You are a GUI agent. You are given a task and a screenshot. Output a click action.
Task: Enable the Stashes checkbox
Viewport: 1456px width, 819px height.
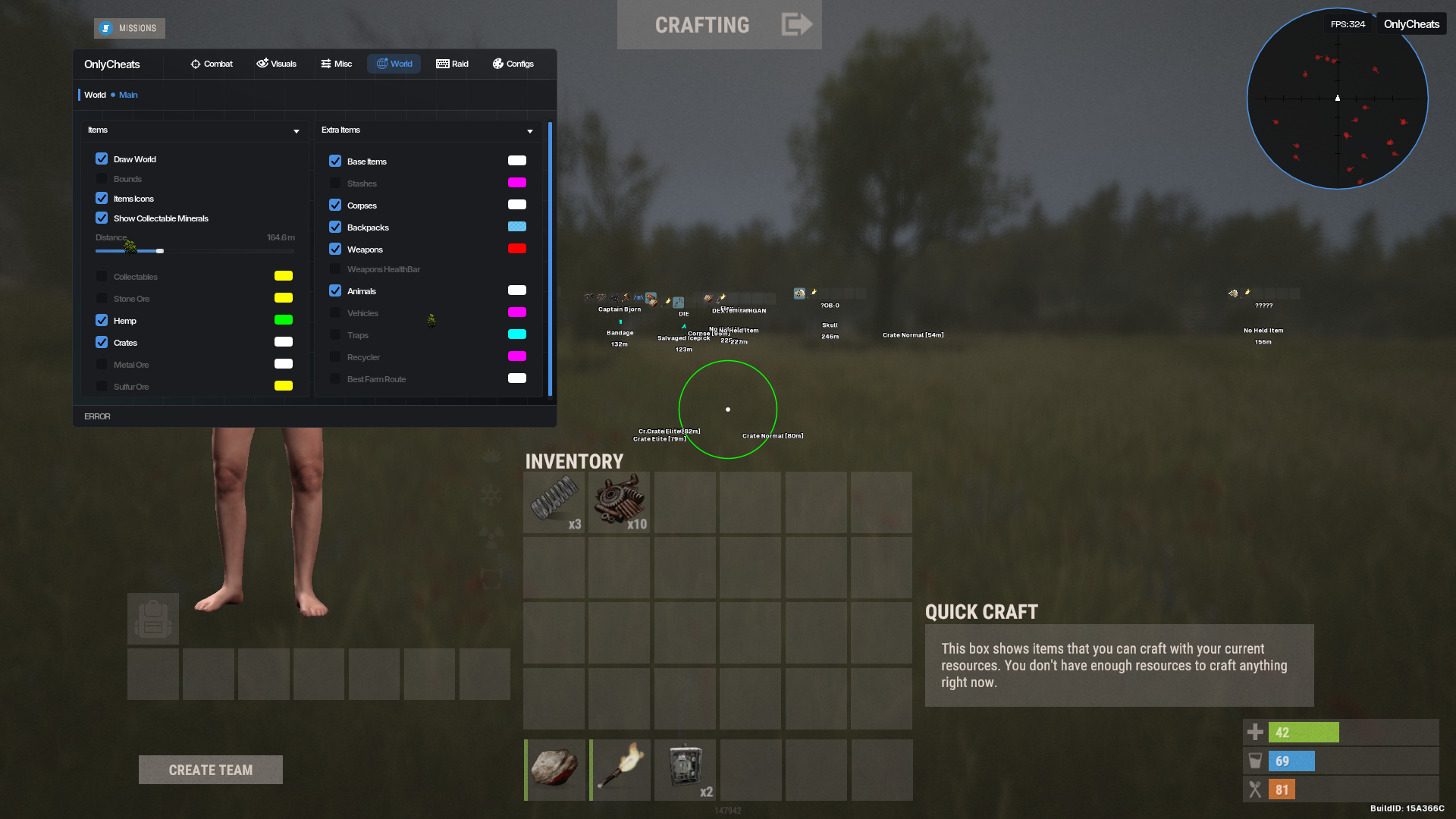[x=336, y=183]
